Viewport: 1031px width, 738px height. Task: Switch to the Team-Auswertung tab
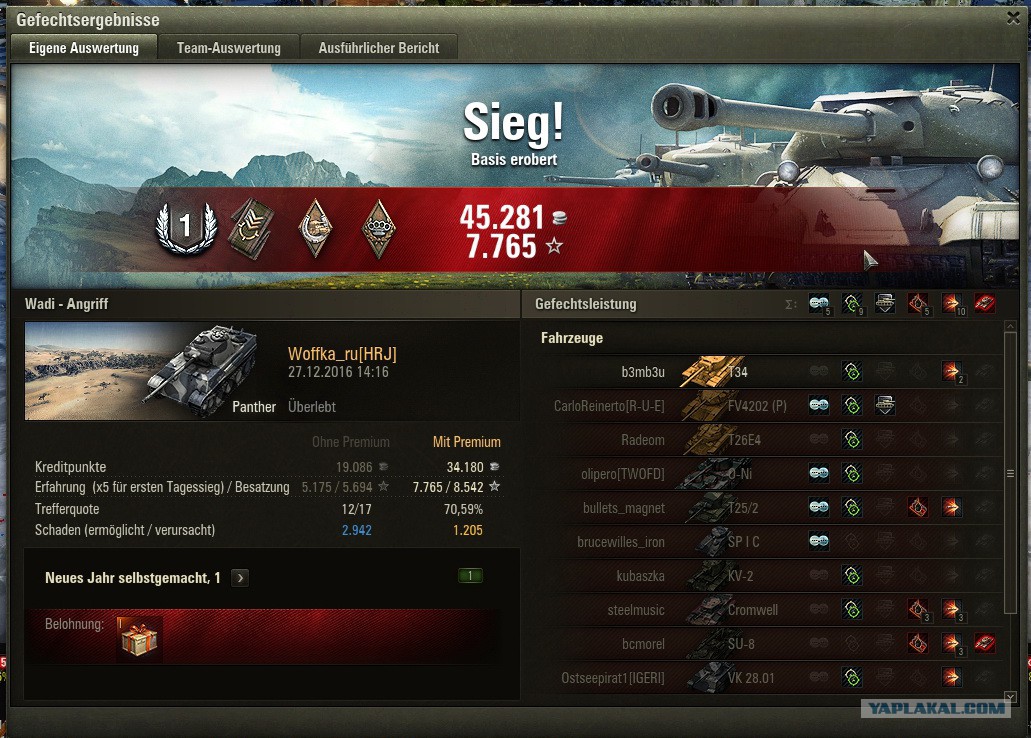[x=228, y=47]
